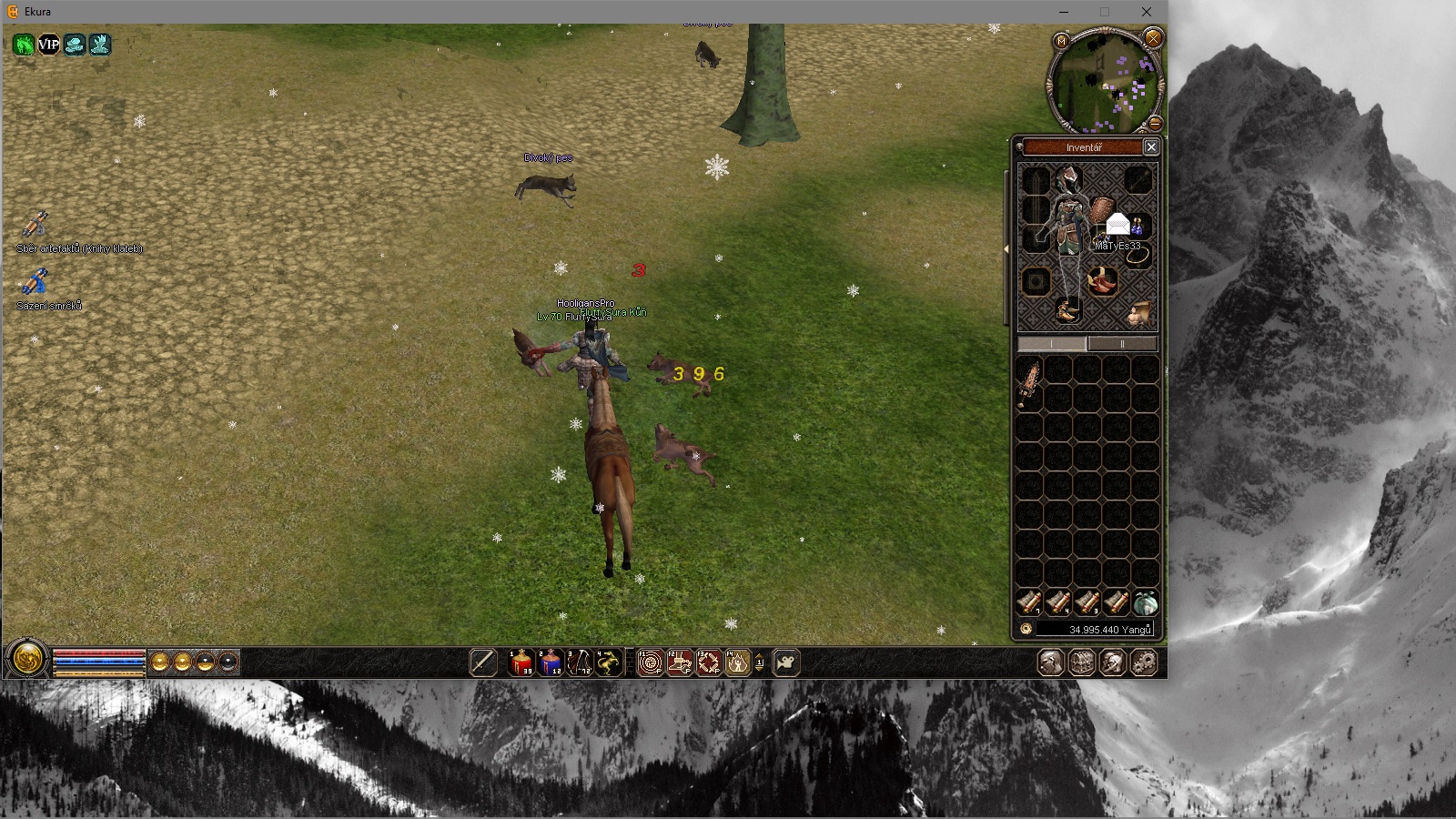Open the Sázení smrčků quest scroll
The image size is (1456, 819).
pyautogui.click(x=35, y=283)
